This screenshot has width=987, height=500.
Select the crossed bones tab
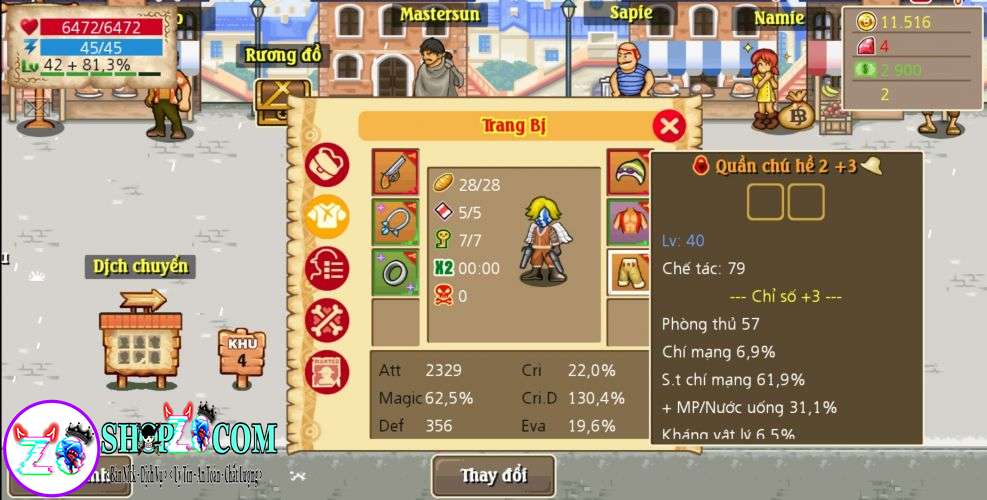point(327,320)
